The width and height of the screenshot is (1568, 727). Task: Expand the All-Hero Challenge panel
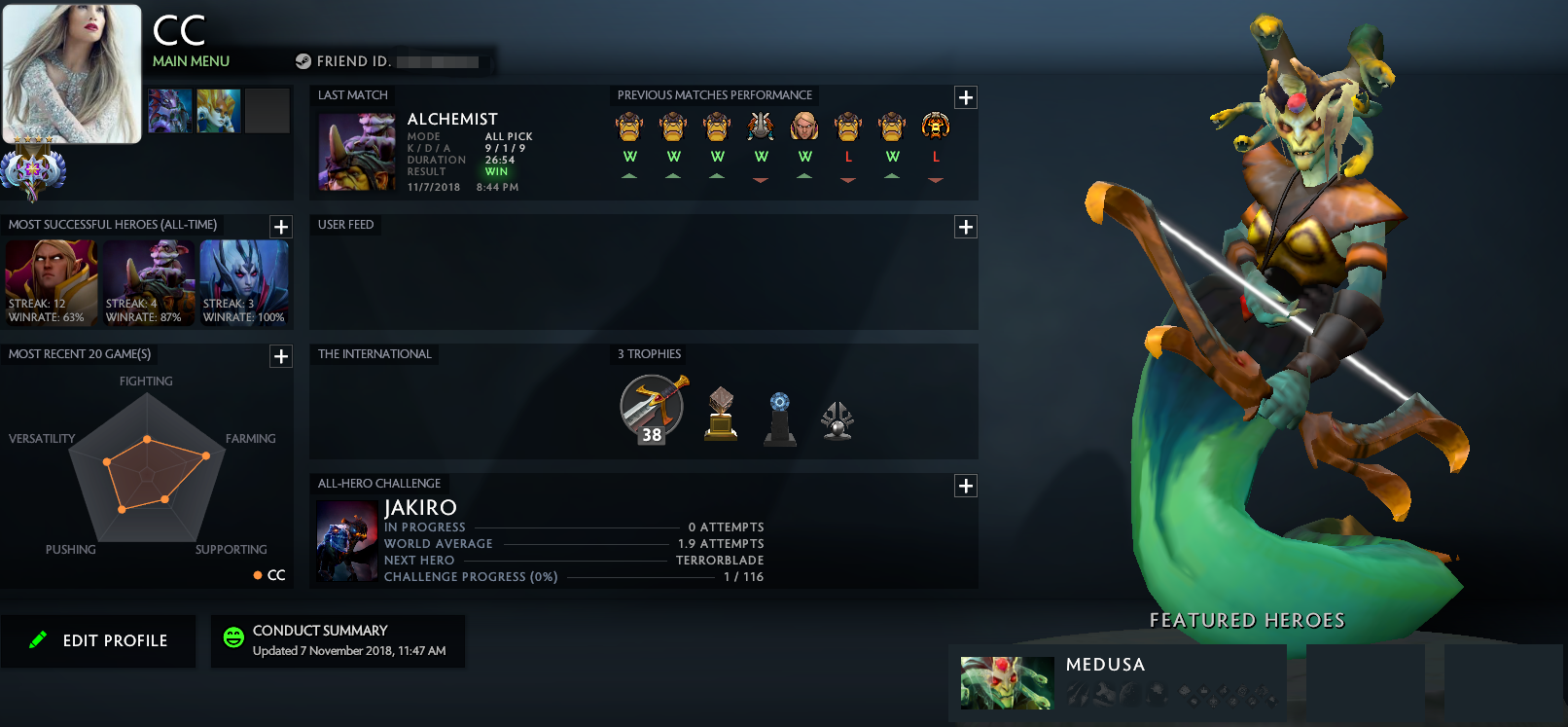pyautogui.click(x=965, y=485)
